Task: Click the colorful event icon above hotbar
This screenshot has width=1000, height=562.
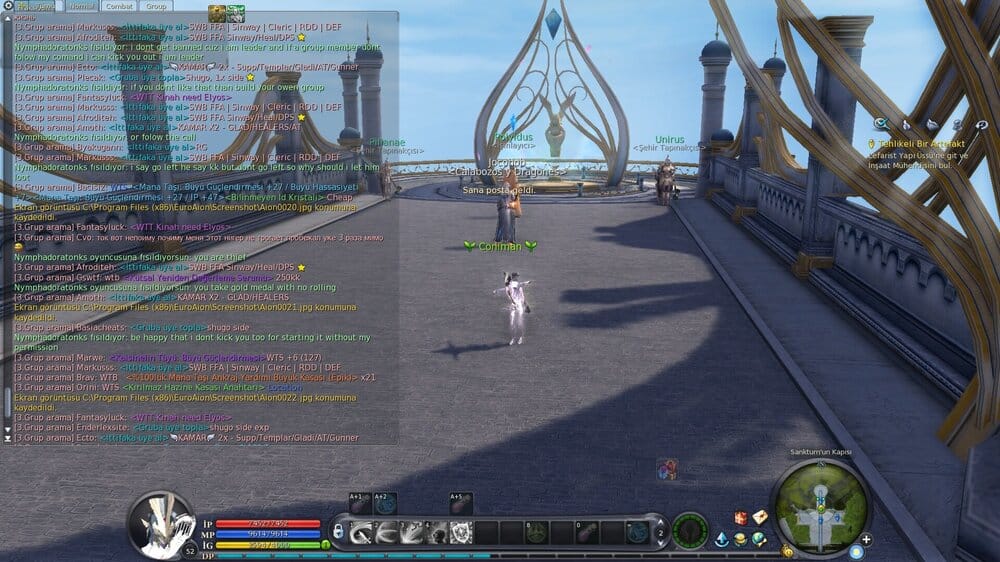Action: click(667, 469)
